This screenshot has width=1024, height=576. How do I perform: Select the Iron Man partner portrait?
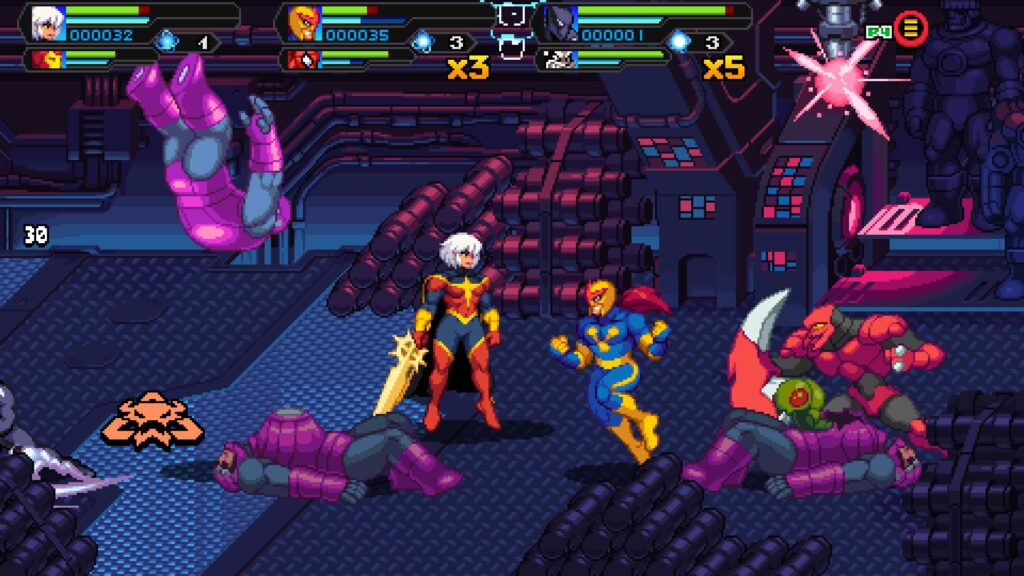tap(44, 59)
